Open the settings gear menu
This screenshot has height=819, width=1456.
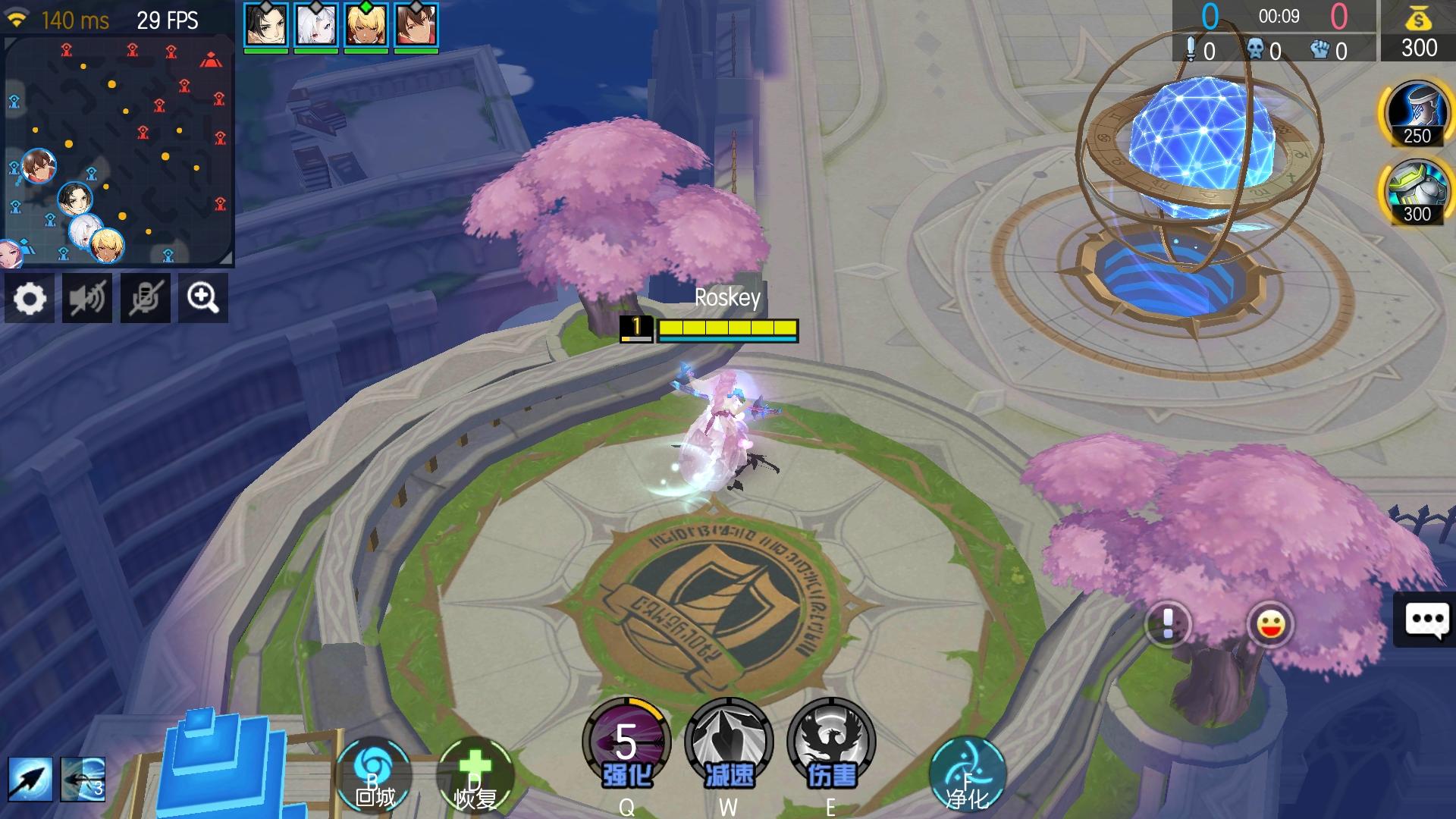tap(29, 297)
